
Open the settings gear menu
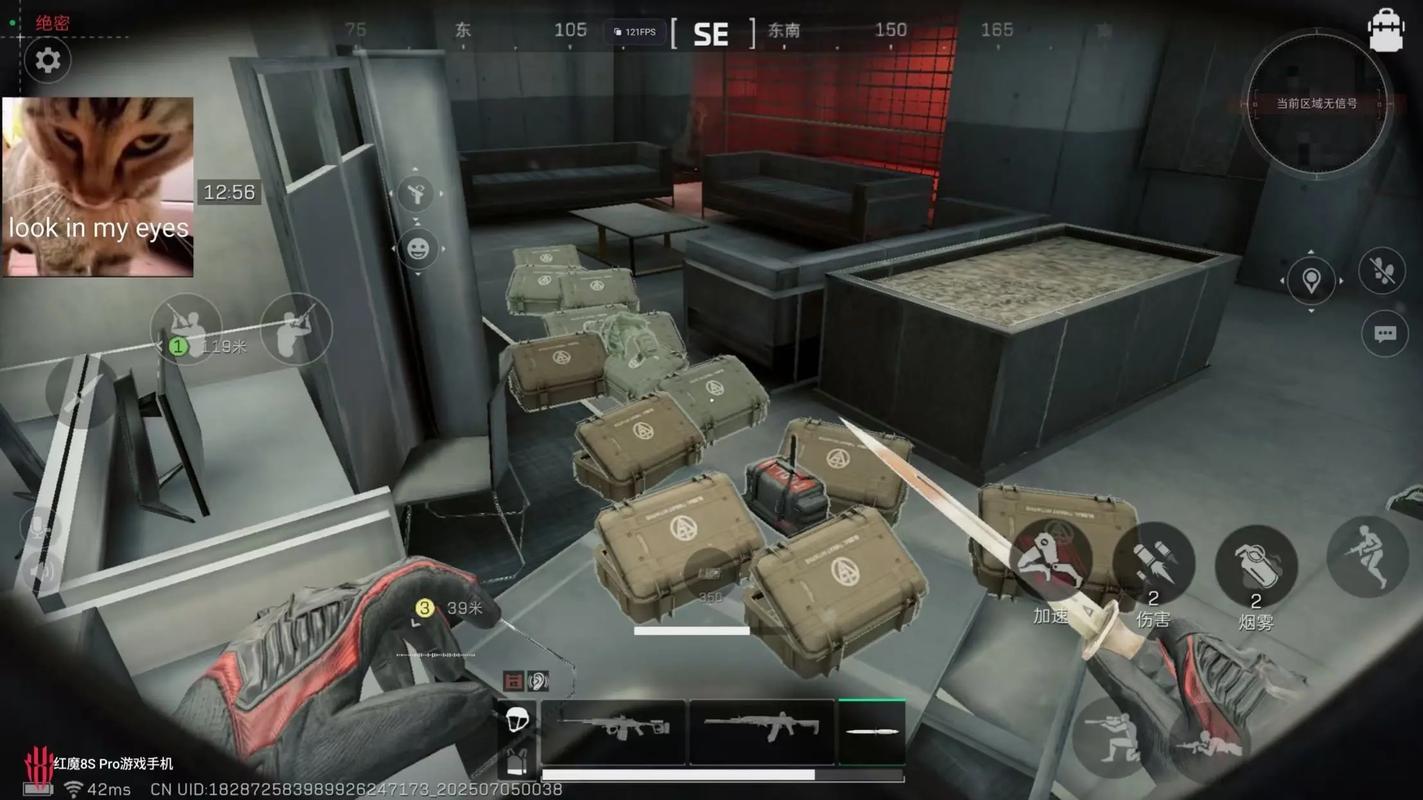point(47,61)
